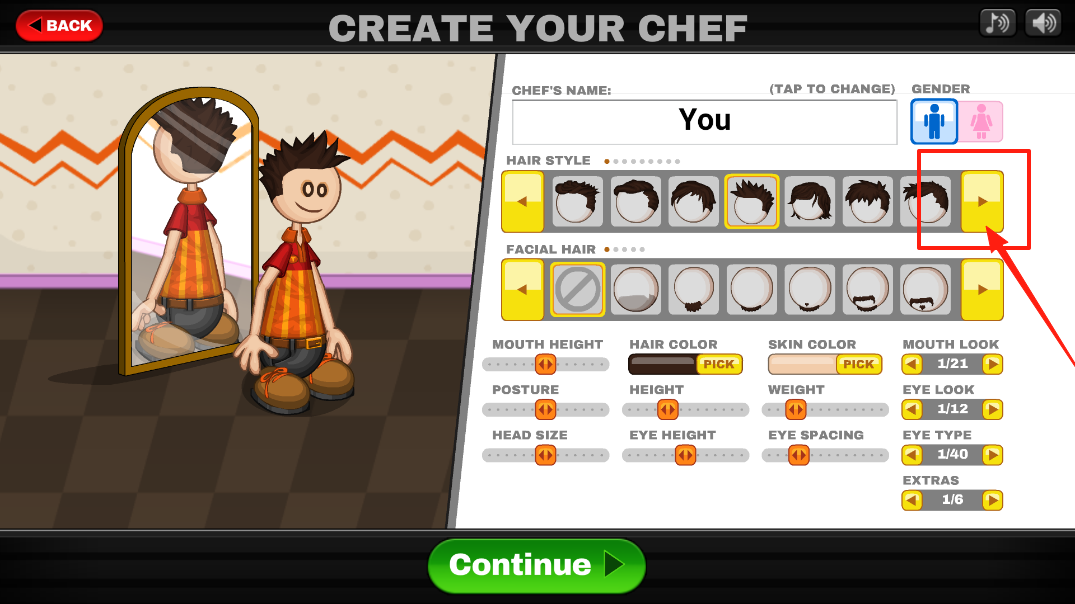
Task: Show previous hair styles with left arrow
Action: (522, 202)
